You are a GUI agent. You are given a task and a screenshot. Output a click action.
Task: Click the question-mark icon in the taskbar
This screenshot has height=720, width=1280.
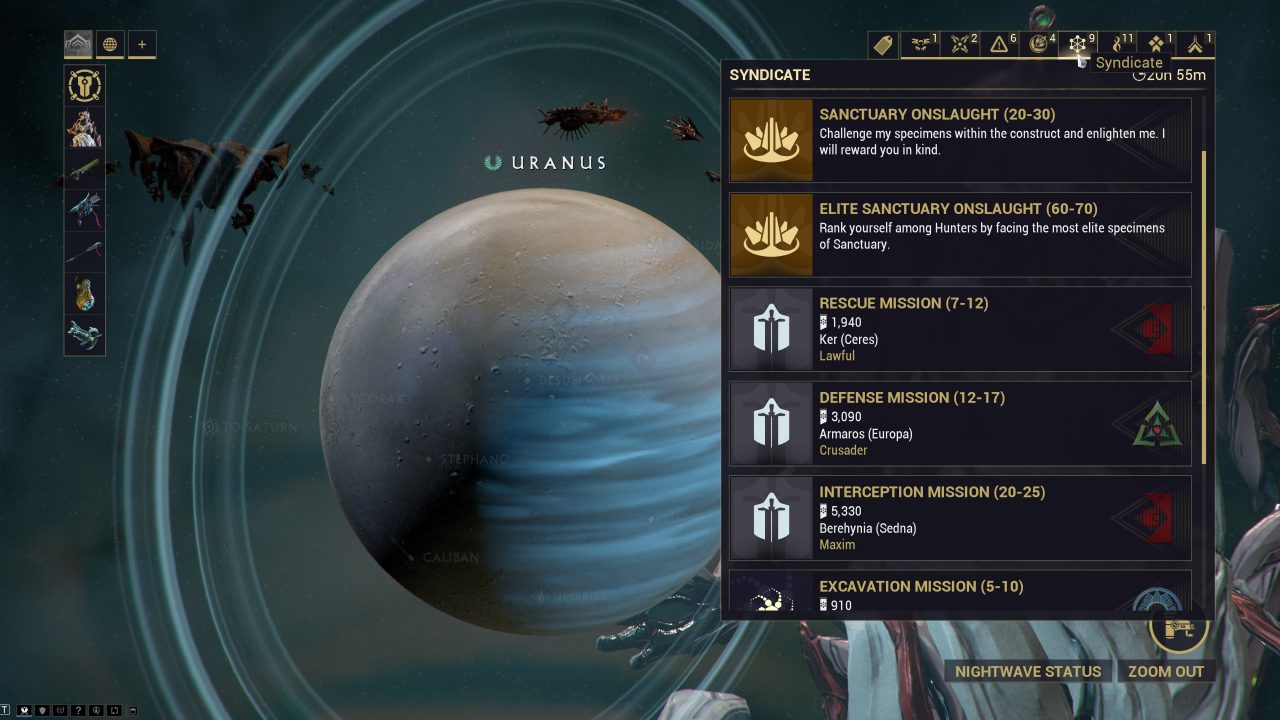click(x=78, y=710)
